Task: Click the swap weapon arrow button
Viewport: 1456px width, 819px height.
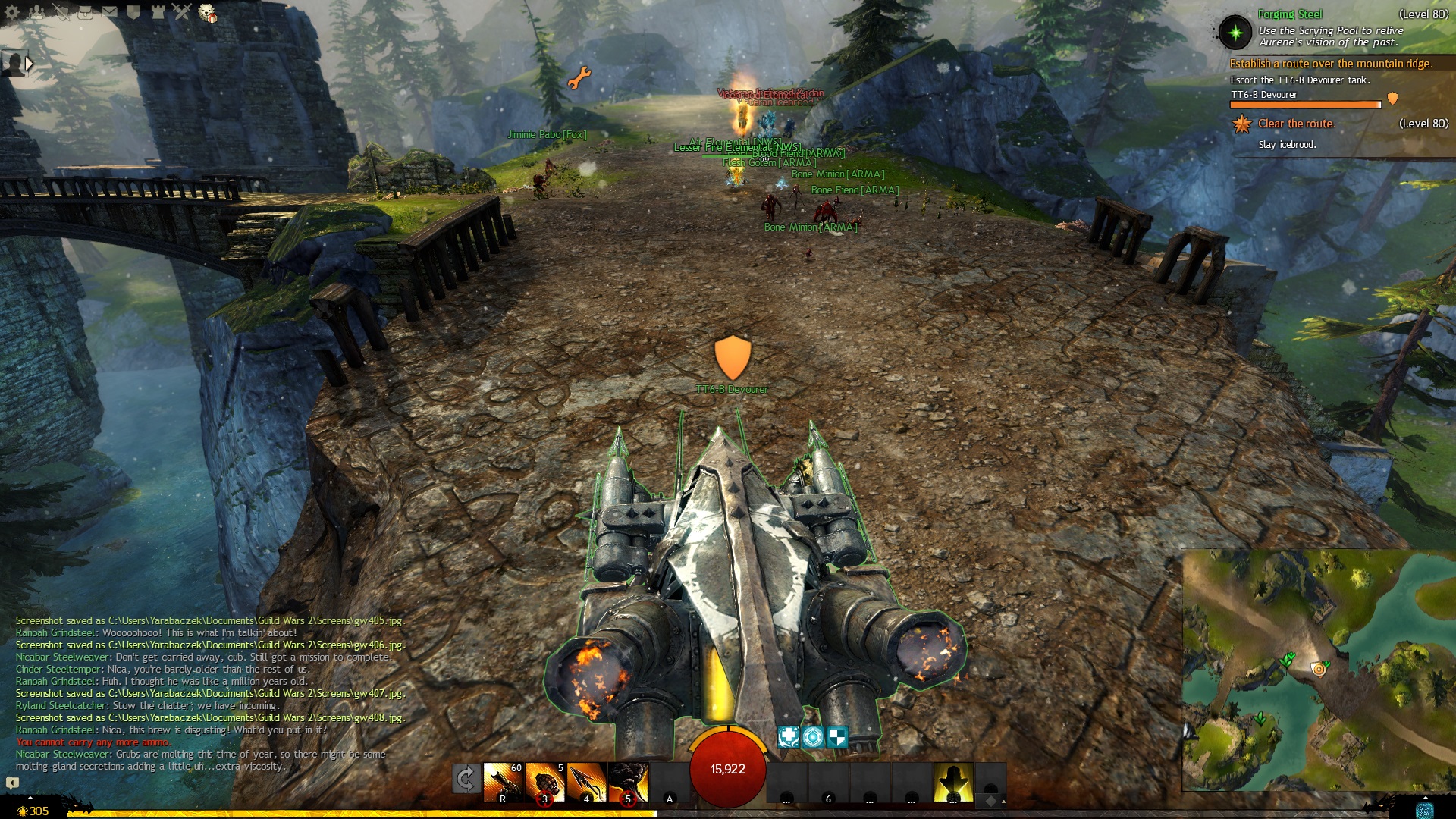Action: [466, 779]
